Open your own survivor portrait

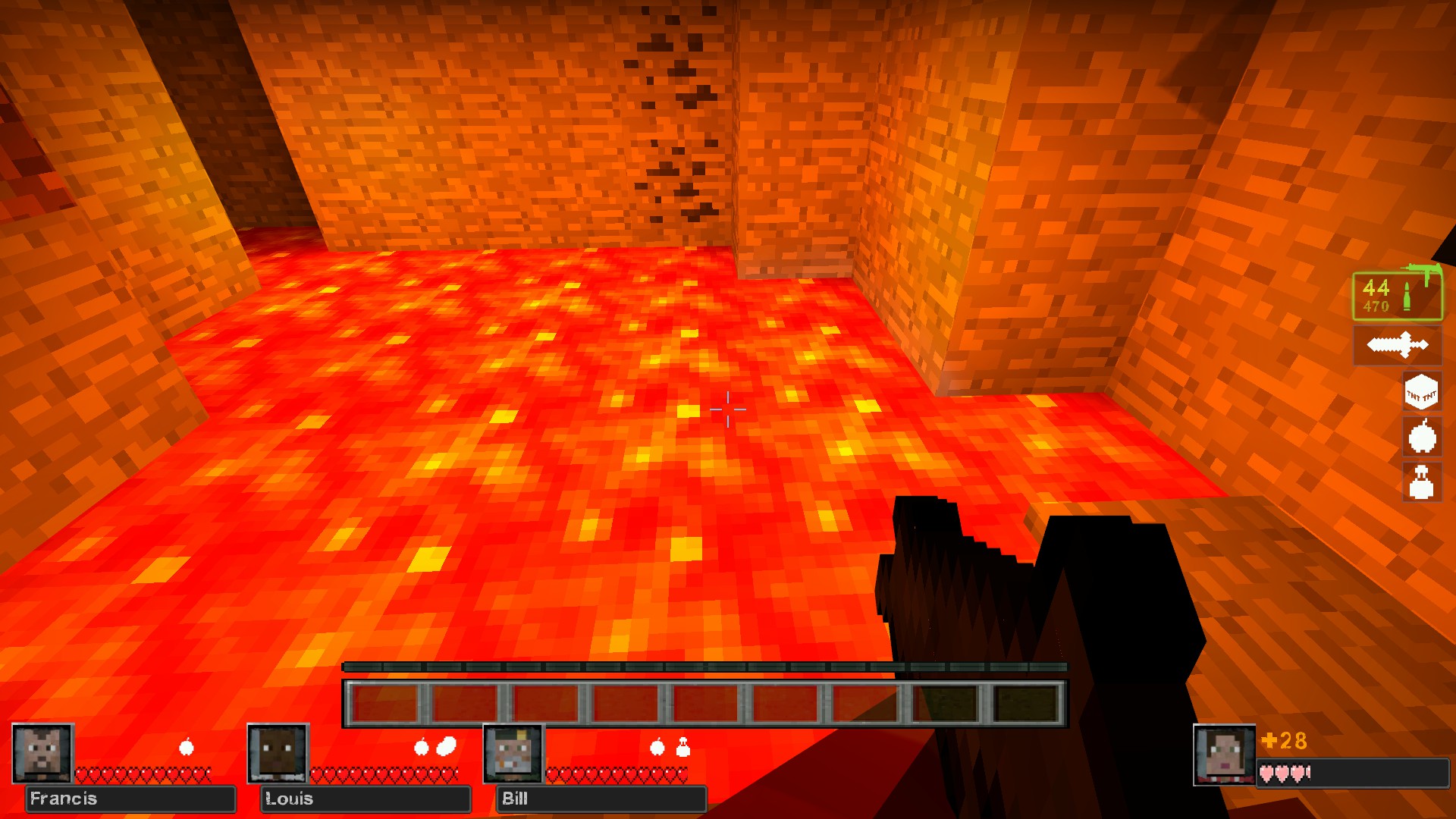click(x=1224, y=755)
